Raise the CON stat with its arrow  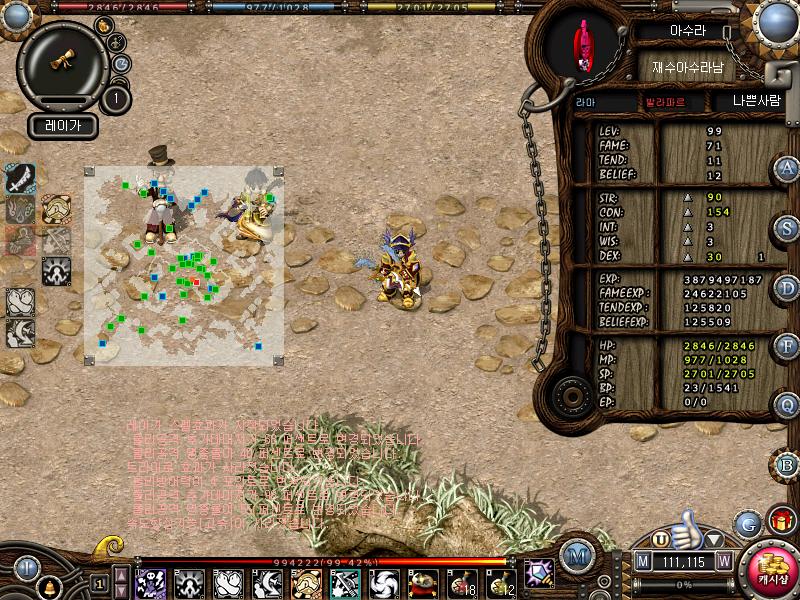[x=687, y=212]
